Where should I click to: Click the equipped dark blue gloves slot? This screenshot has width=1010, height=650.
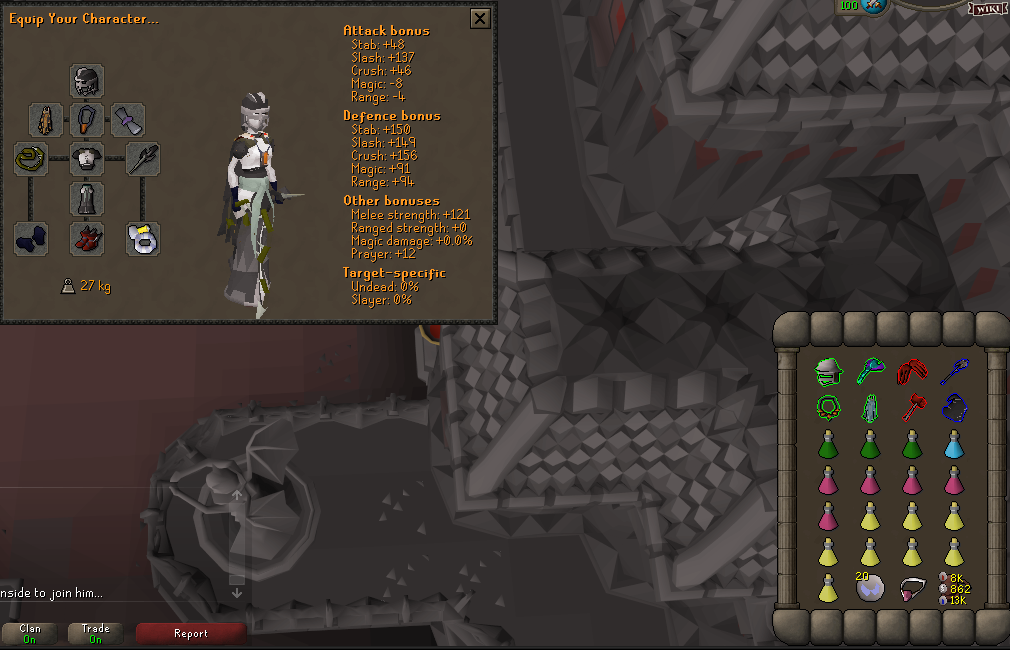[x=31, y=239]
